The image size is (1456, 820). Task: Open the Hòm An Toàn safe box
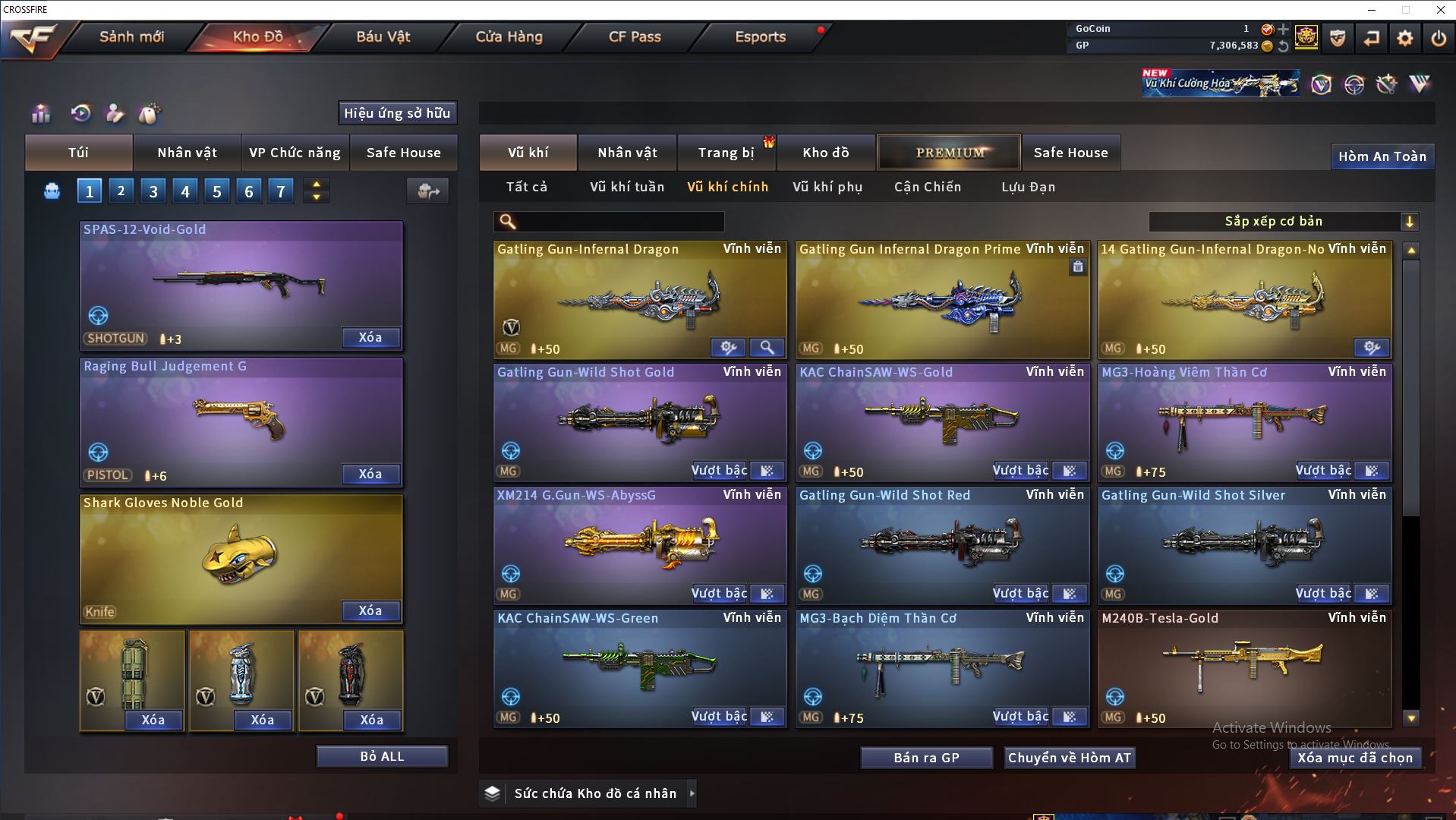(1382, 156)
